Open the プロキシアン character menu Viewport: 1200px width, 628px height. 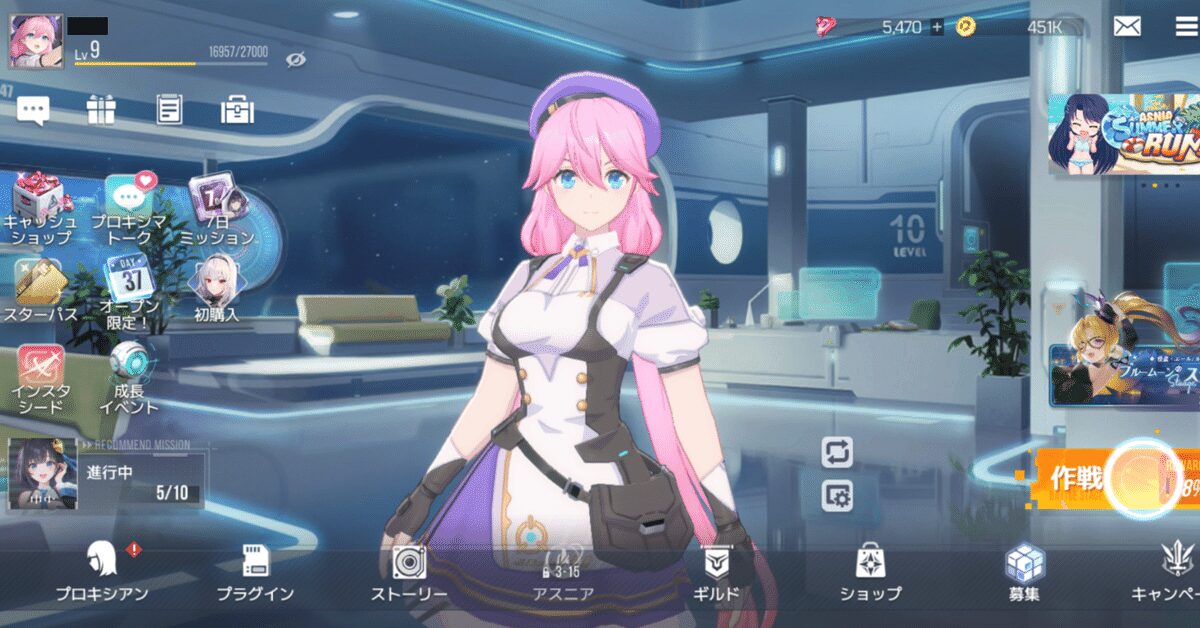tap(103, 572)
